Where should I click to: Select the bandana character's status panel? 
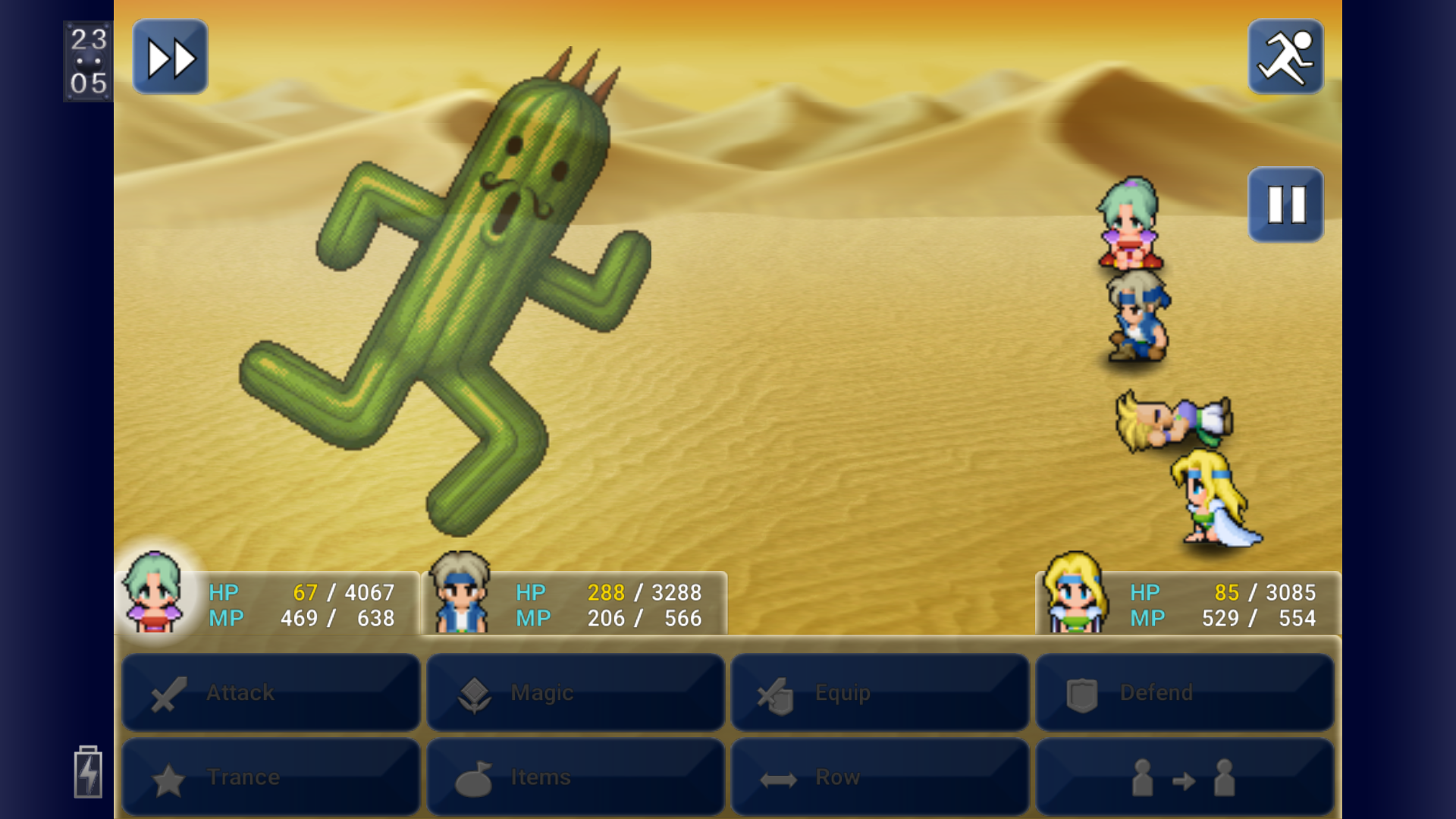[575, 604]
